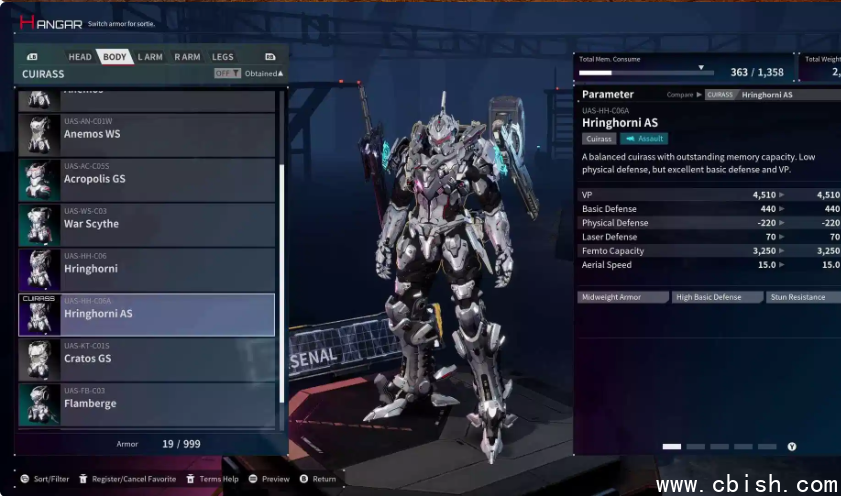Switch to the HEAD tab
Screen dimensions: 841x496
[80, 57]
